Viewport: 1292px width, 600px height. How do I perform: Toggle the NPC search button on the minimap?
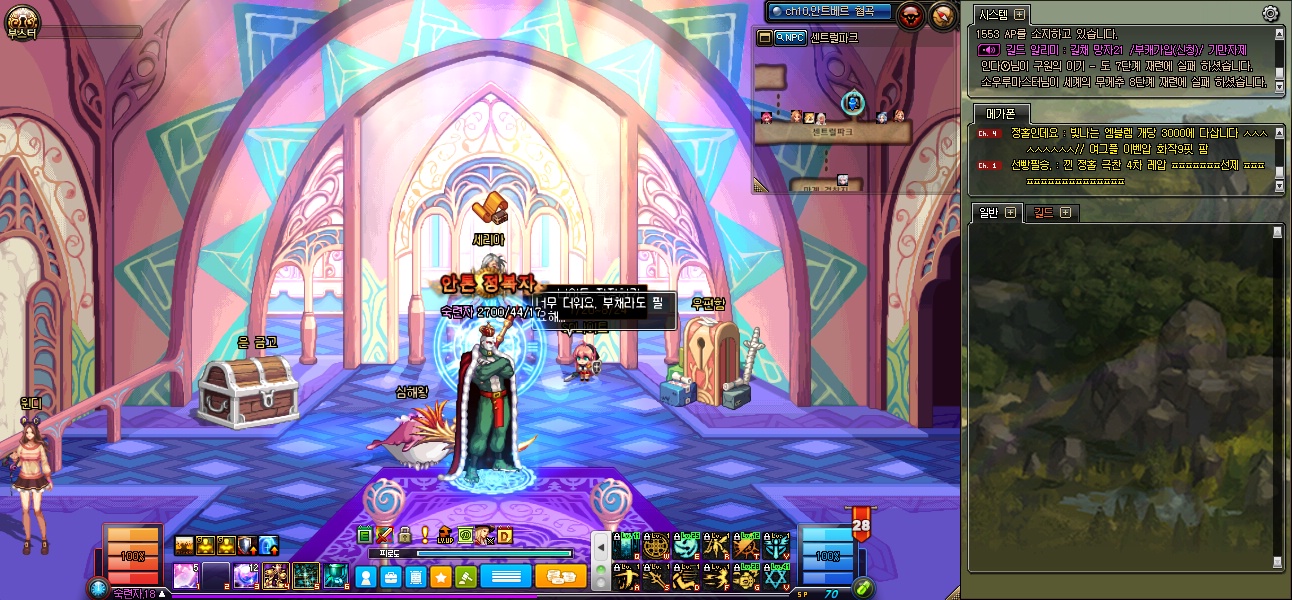(790, 38)
